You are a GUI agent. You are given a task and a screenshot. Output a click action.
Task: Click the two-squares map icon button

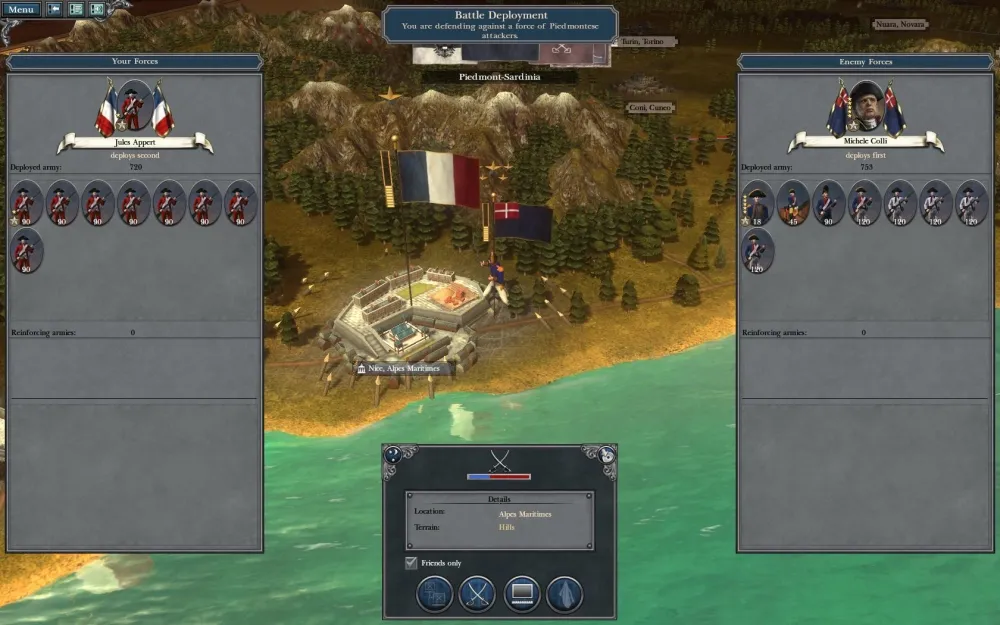click(x=434, y=594)
